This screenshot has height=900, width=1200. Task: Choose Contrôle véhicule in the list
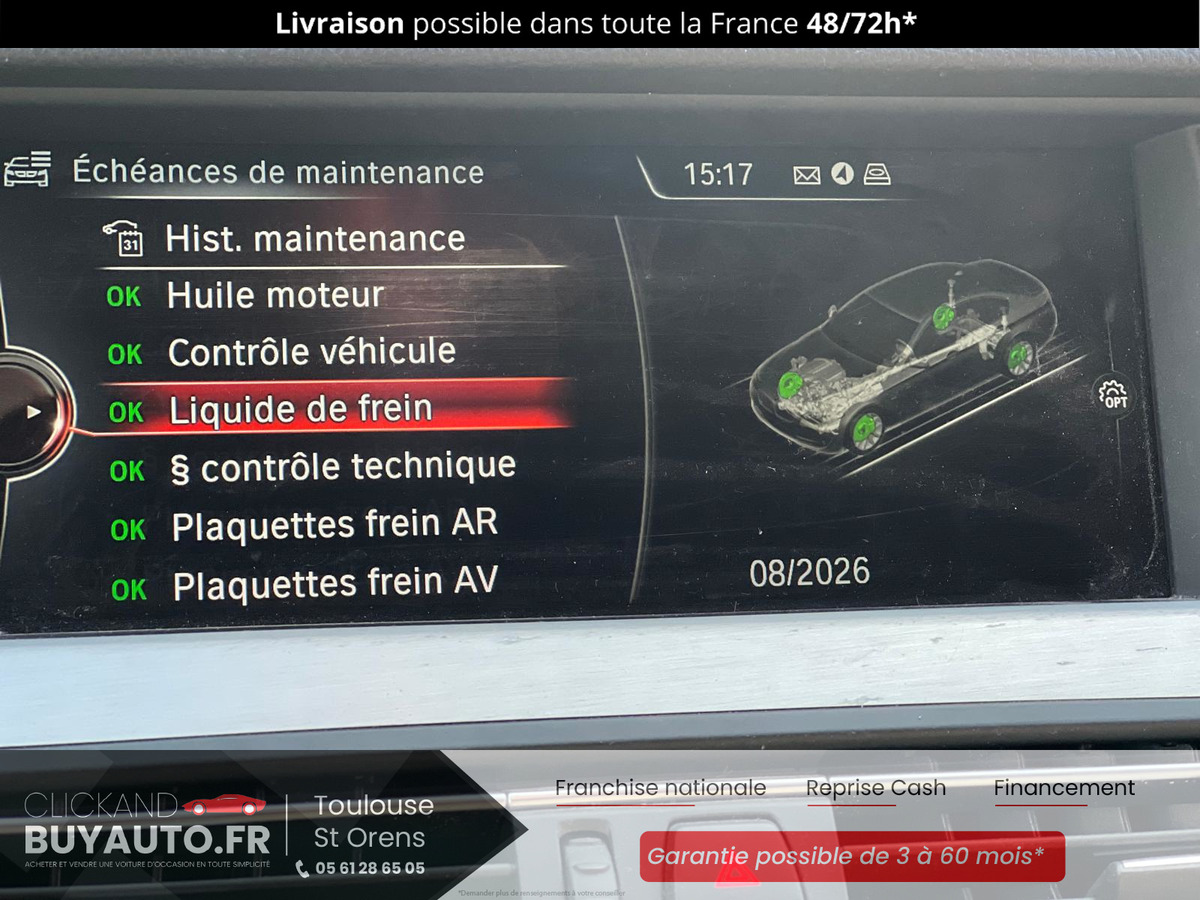pos(311,353)
